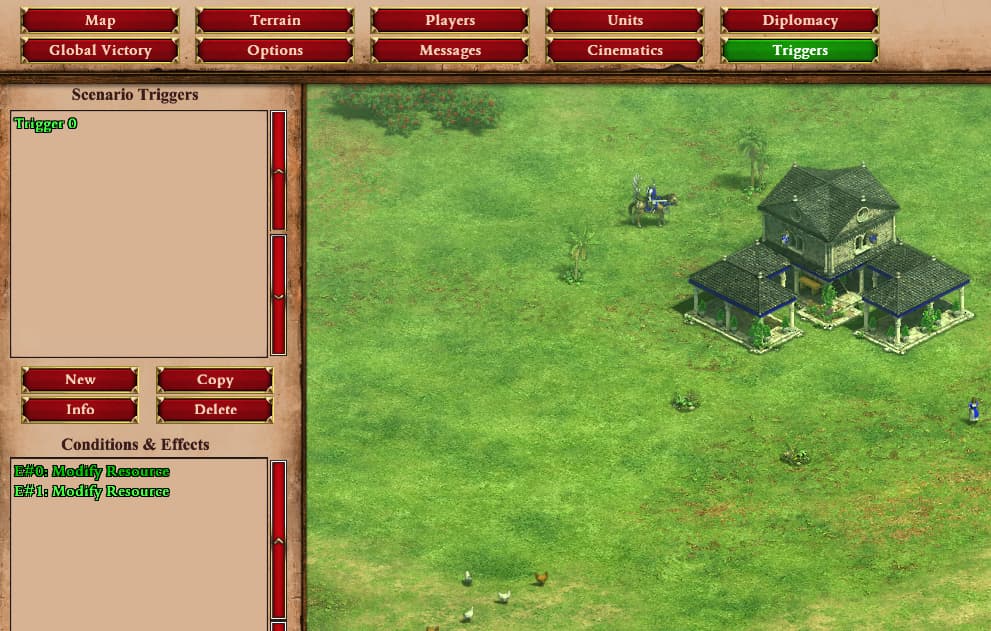Show trigger Info
Viewport: 991px width, 631px height.
pos(80,410)
